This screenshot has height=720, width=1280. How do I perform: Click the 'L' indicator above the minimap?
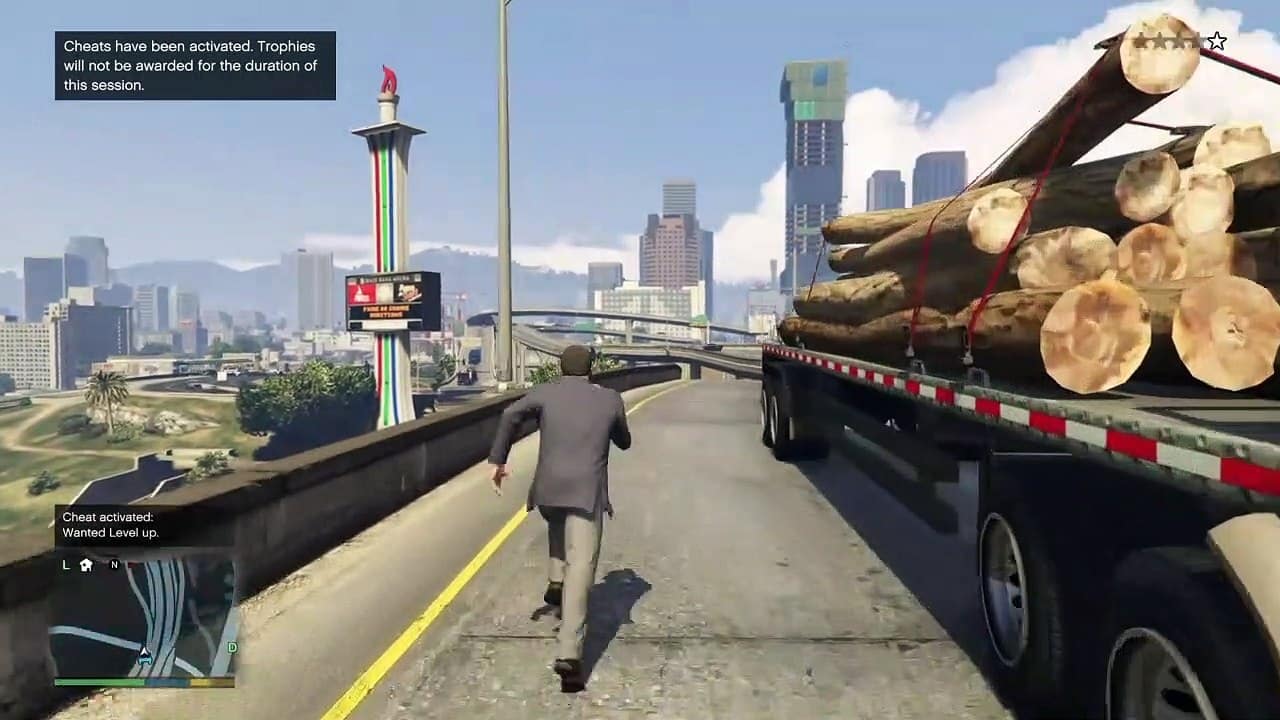coord(65,564)
